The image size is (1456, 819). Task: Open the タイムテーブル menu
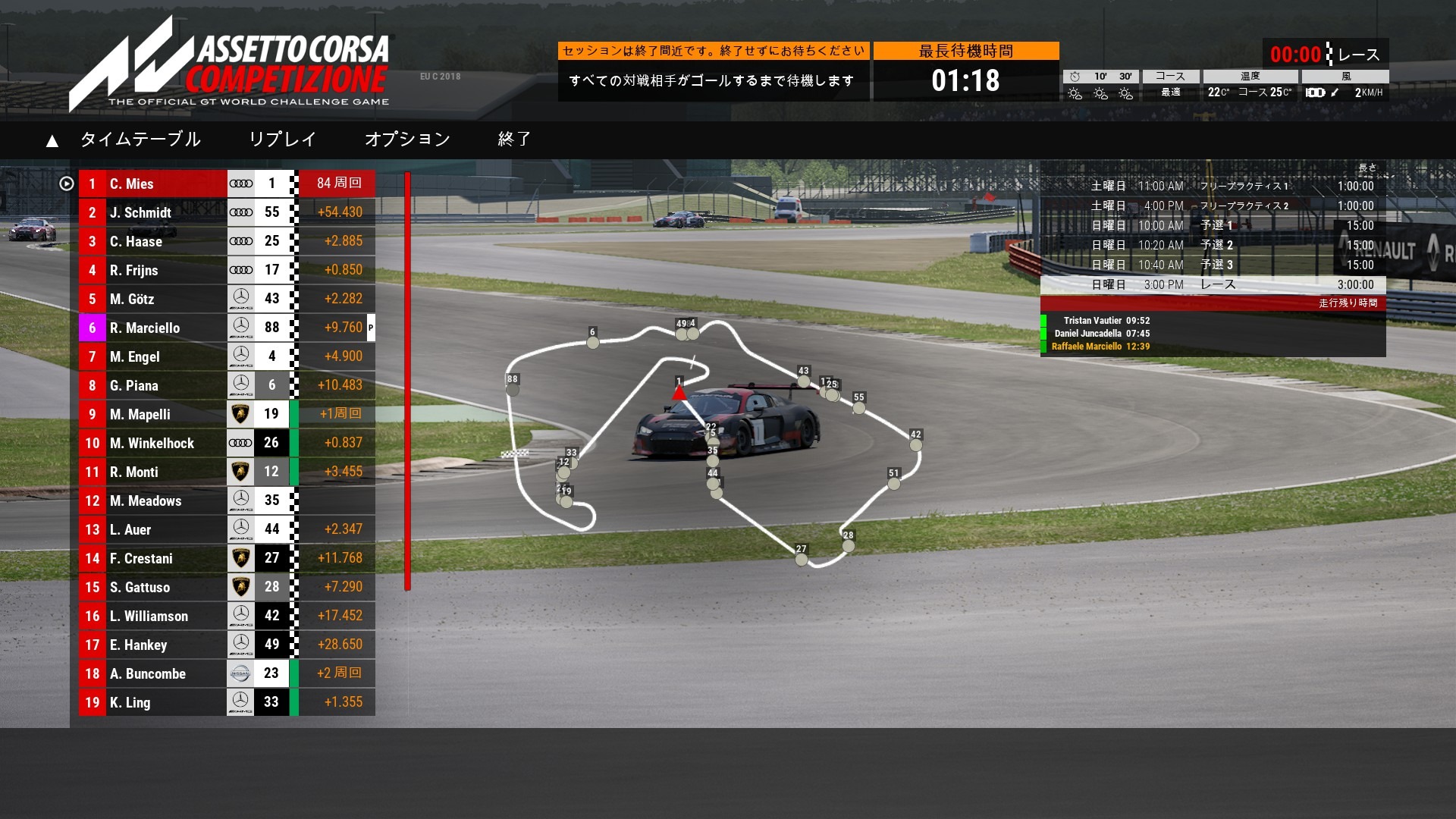[140, 140]
